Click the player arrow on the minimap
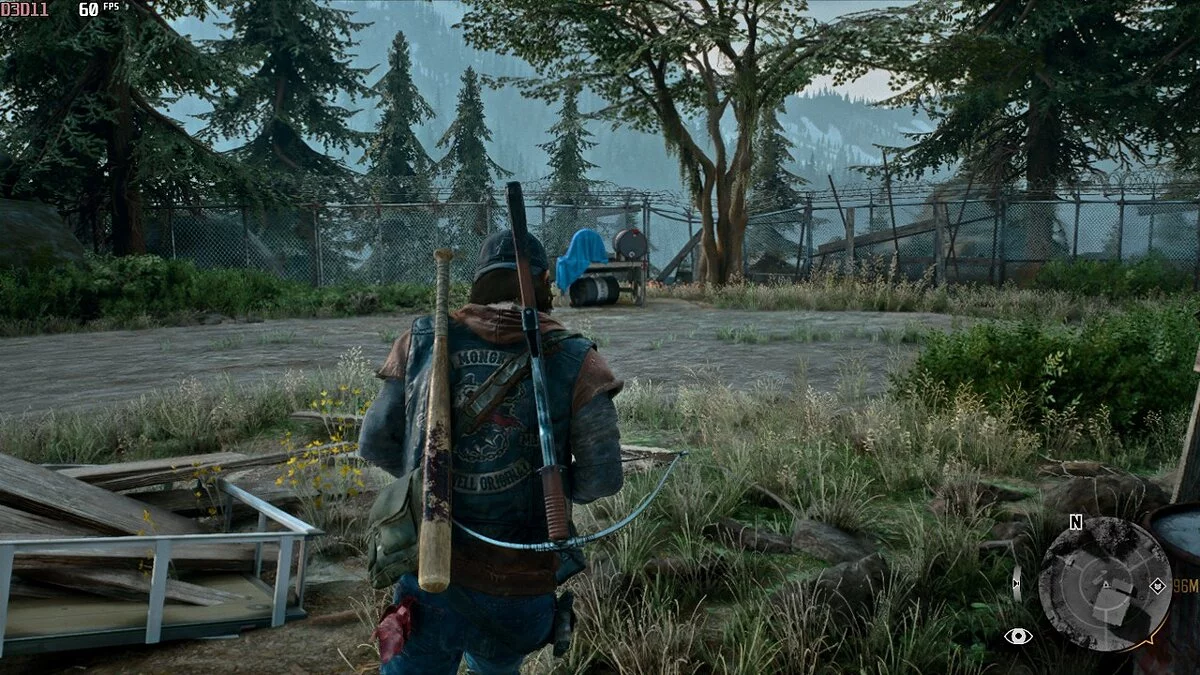 click(x=1106, y=586)
